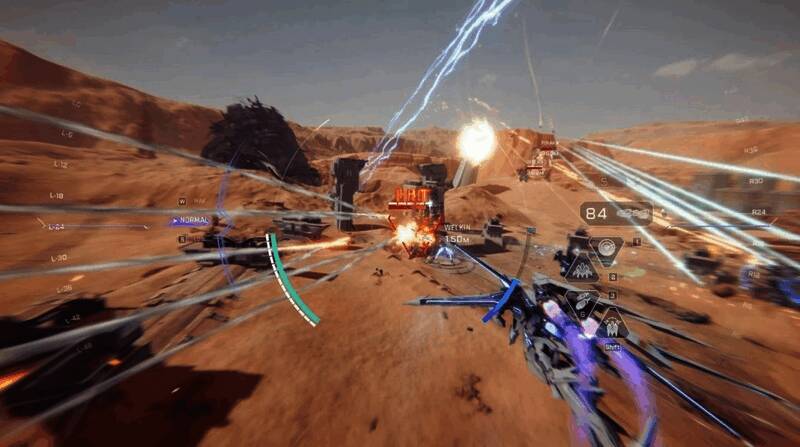Viewport: 800px width, 447px height.
Task: Toggle the NORMAL flight mode indicator
Action: (190, 220)
